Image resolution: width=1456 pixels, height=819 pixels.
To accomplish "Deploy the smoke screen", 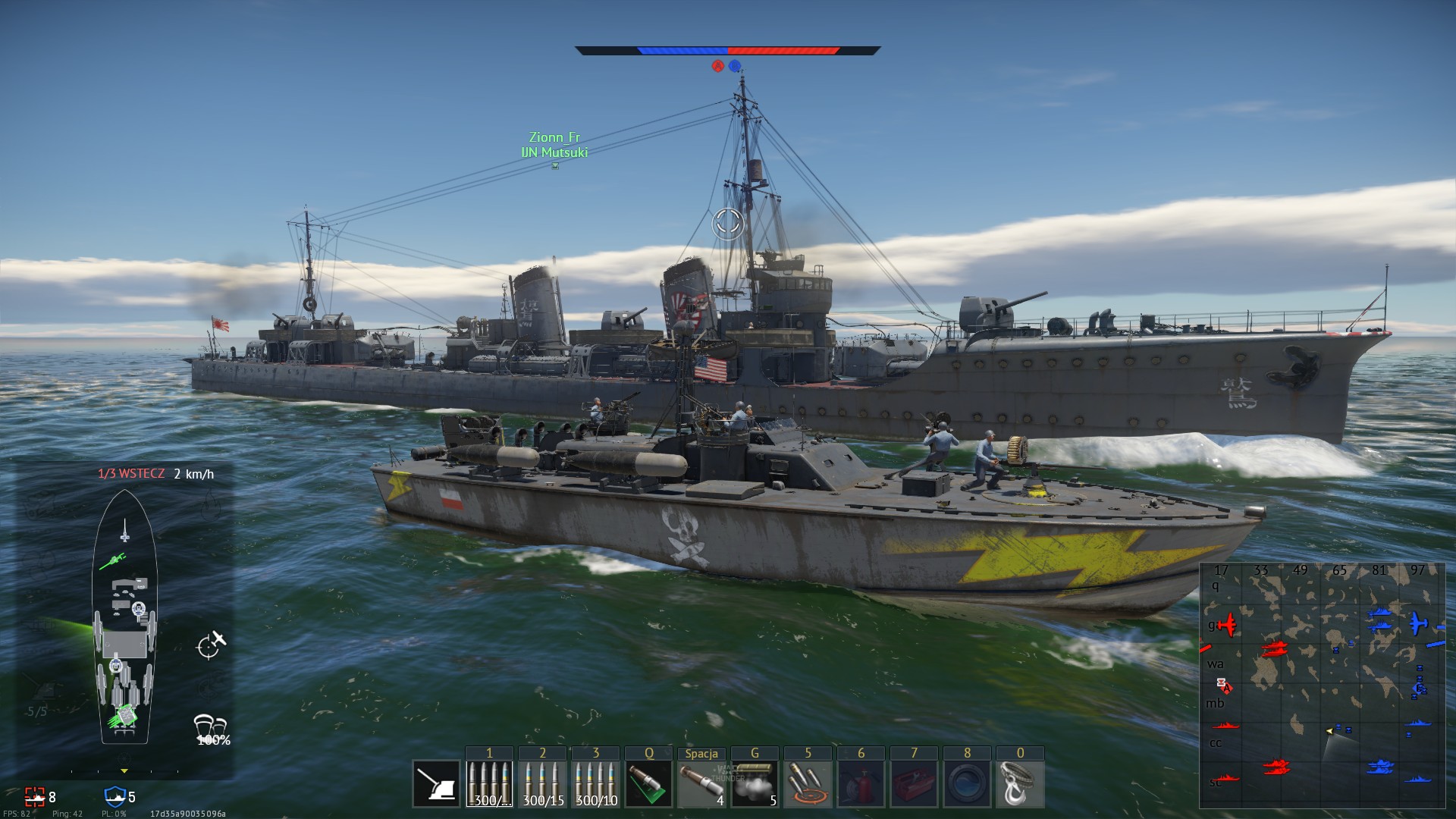I will point(755,784).
